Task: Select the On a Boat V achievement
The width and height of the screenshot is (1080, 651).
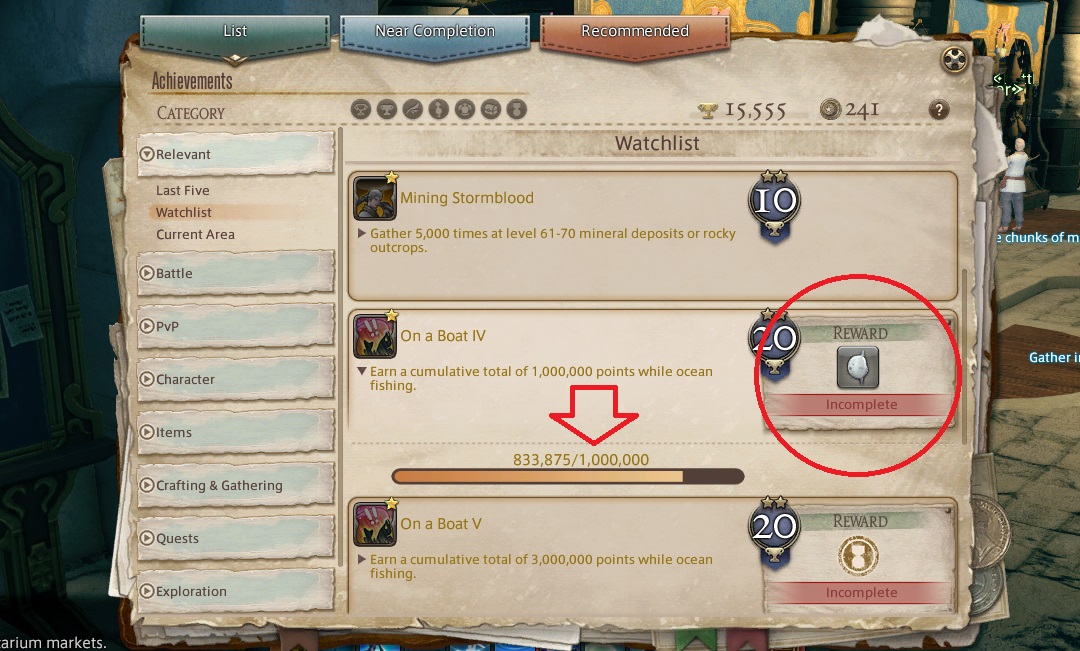Action: (x=441, y=524)
